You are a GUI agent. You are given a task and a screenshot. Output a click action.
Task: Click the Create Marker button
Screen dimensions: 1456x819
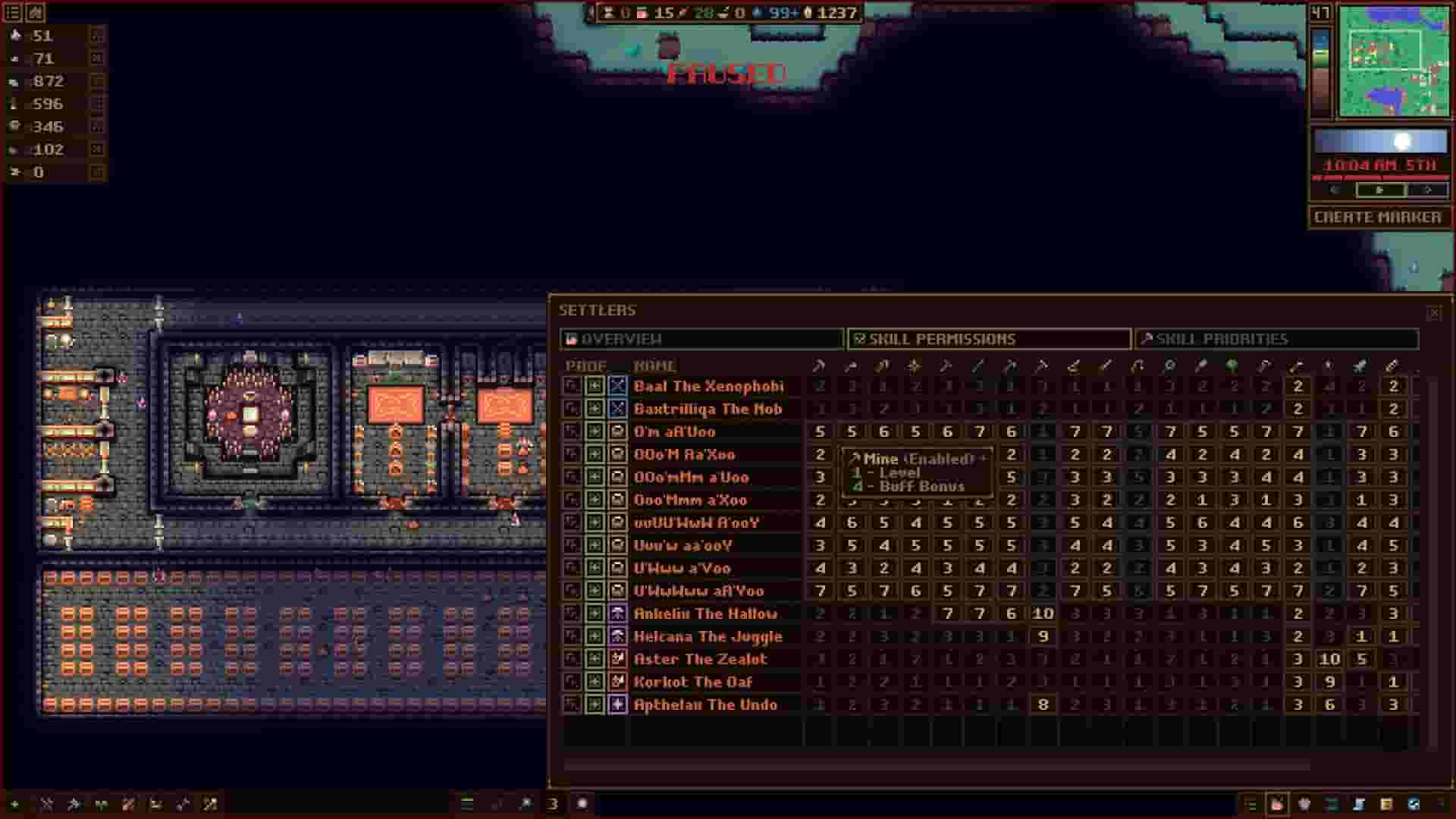1379,216
